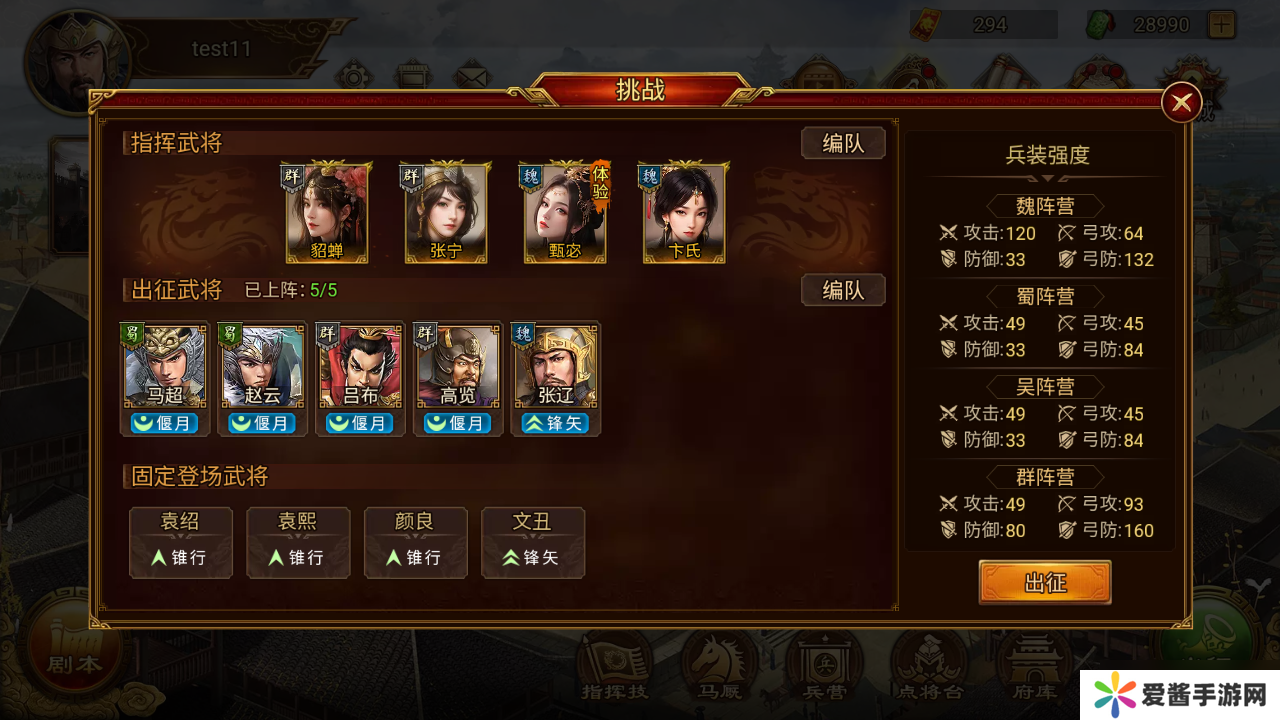Inspect fixed general 文丑 tile

pos(533,542)
